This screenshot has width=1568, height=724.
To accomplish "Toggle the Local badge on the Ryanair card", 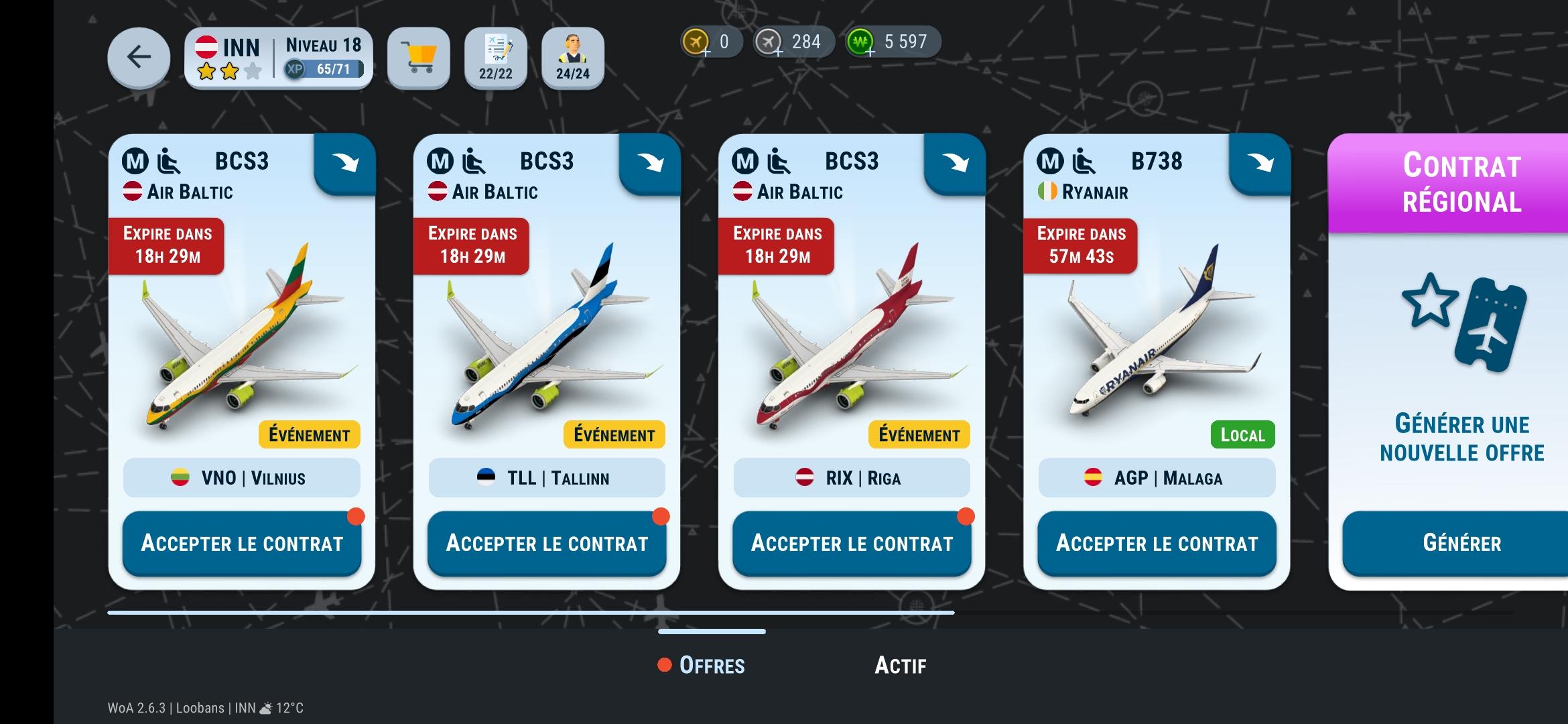I will [1242, 435].
